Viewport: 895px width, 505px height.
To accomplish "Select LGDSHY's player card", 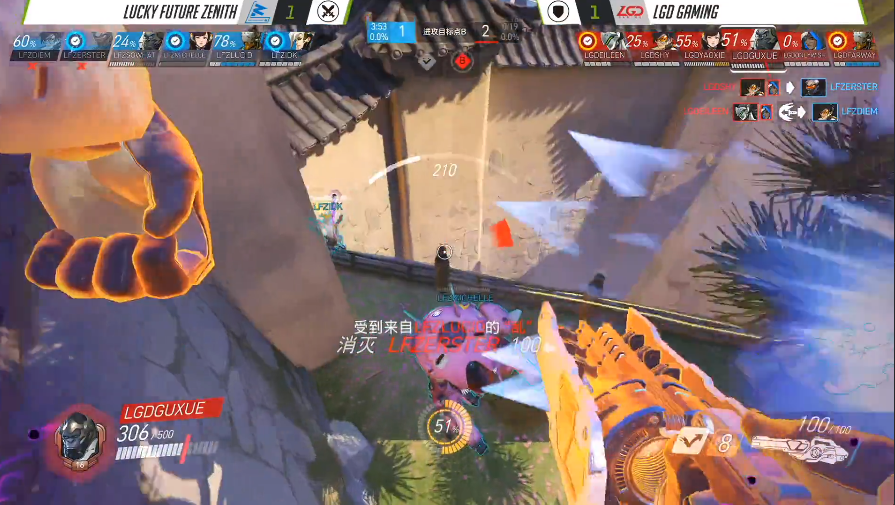I will [652, 45].
